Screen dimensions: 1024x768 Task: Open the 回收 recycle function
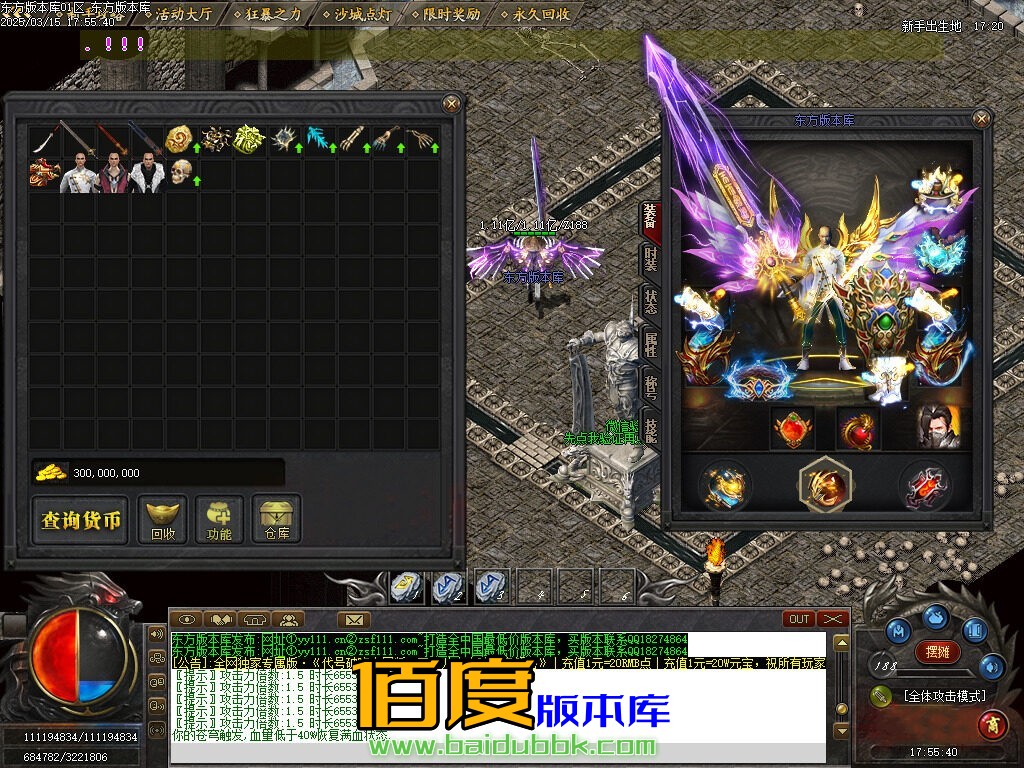click(x=162, y=520)
